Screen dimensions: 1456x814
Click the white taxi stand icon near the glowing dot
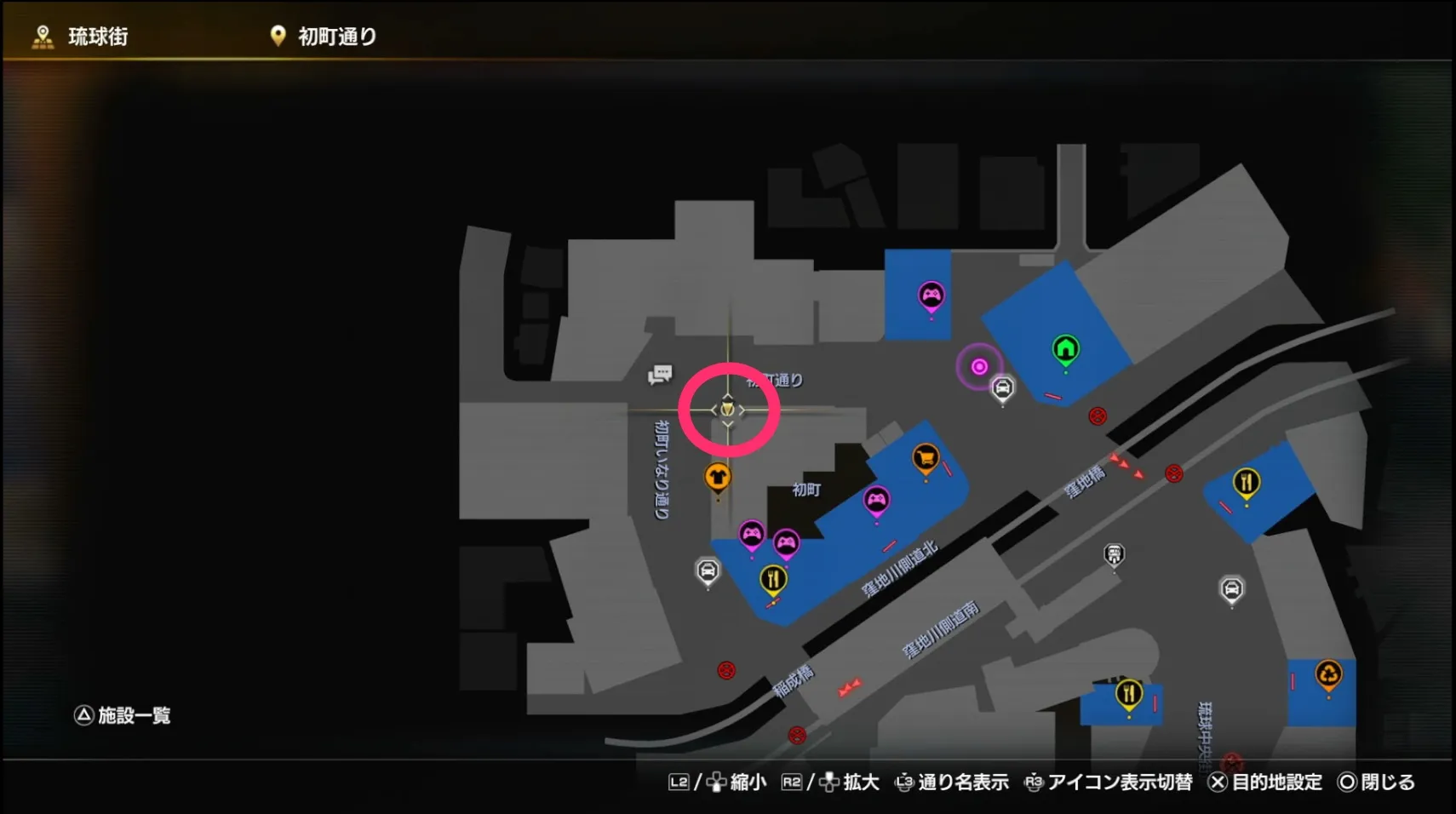tap(1002, 387)
